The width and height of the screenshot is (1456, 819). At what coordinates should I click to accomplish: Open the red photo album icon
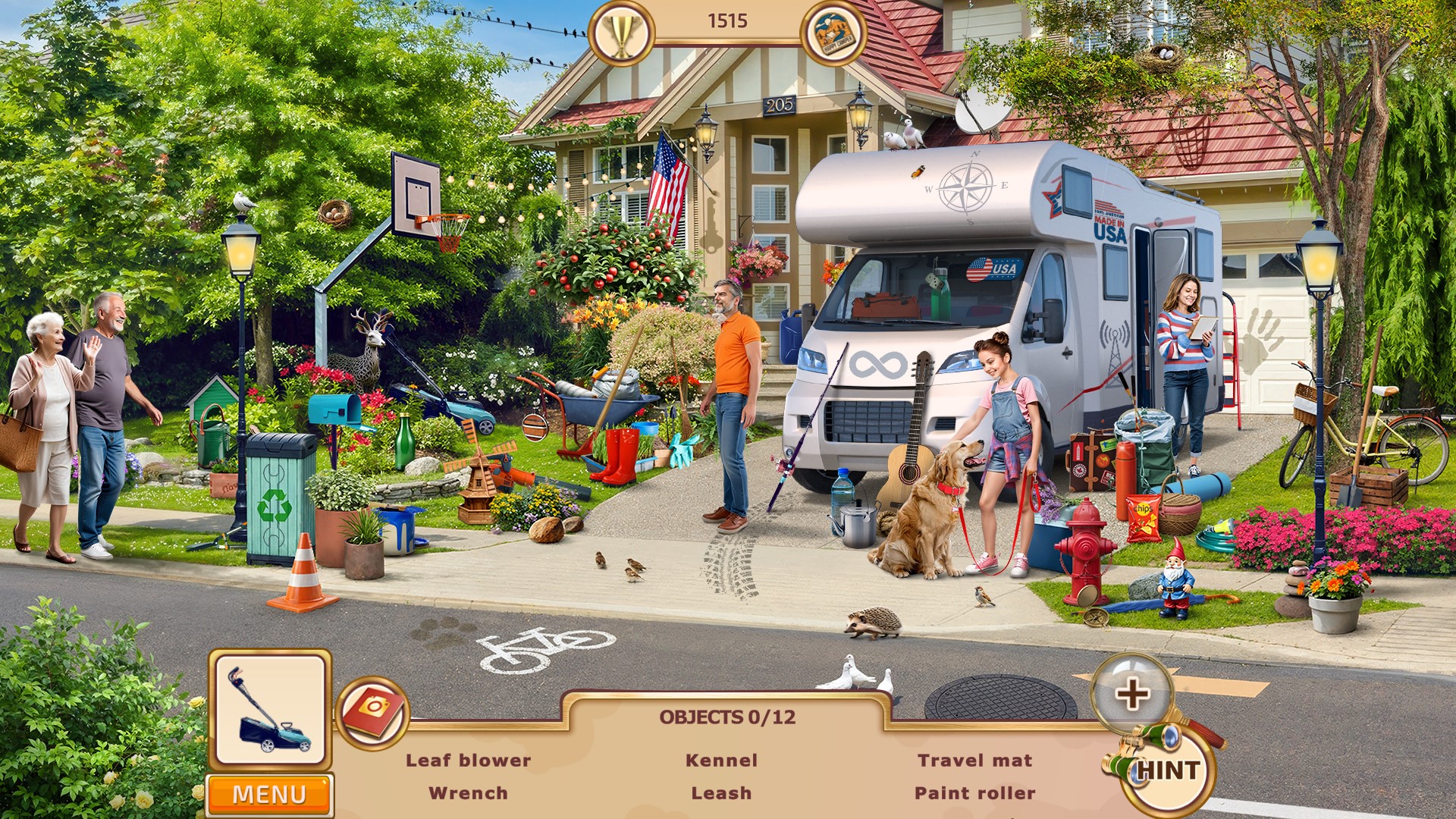pyautogui.click(x=373, y=712)
